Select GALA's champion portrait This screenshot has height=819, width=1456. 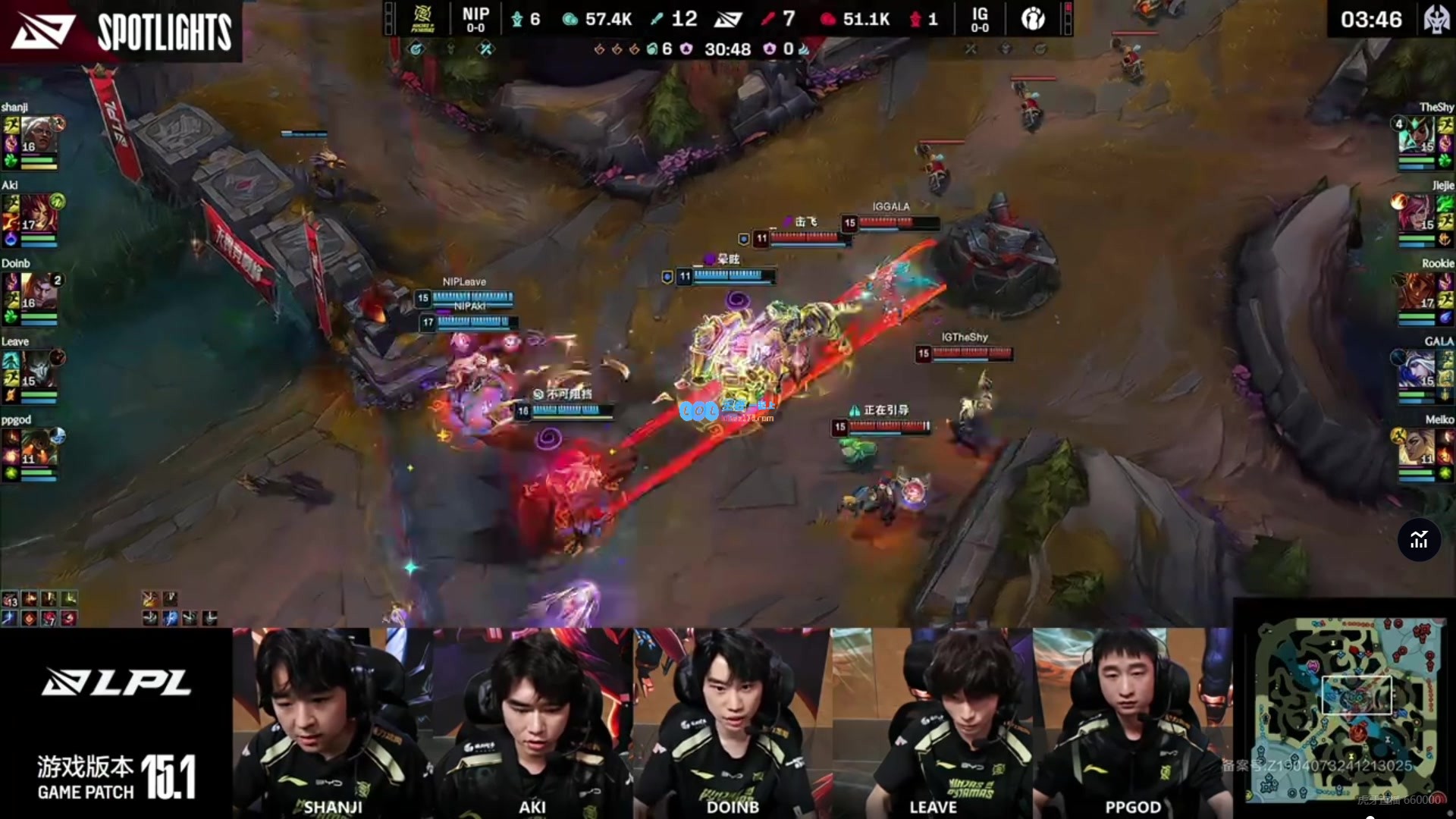click(1417, 369)
